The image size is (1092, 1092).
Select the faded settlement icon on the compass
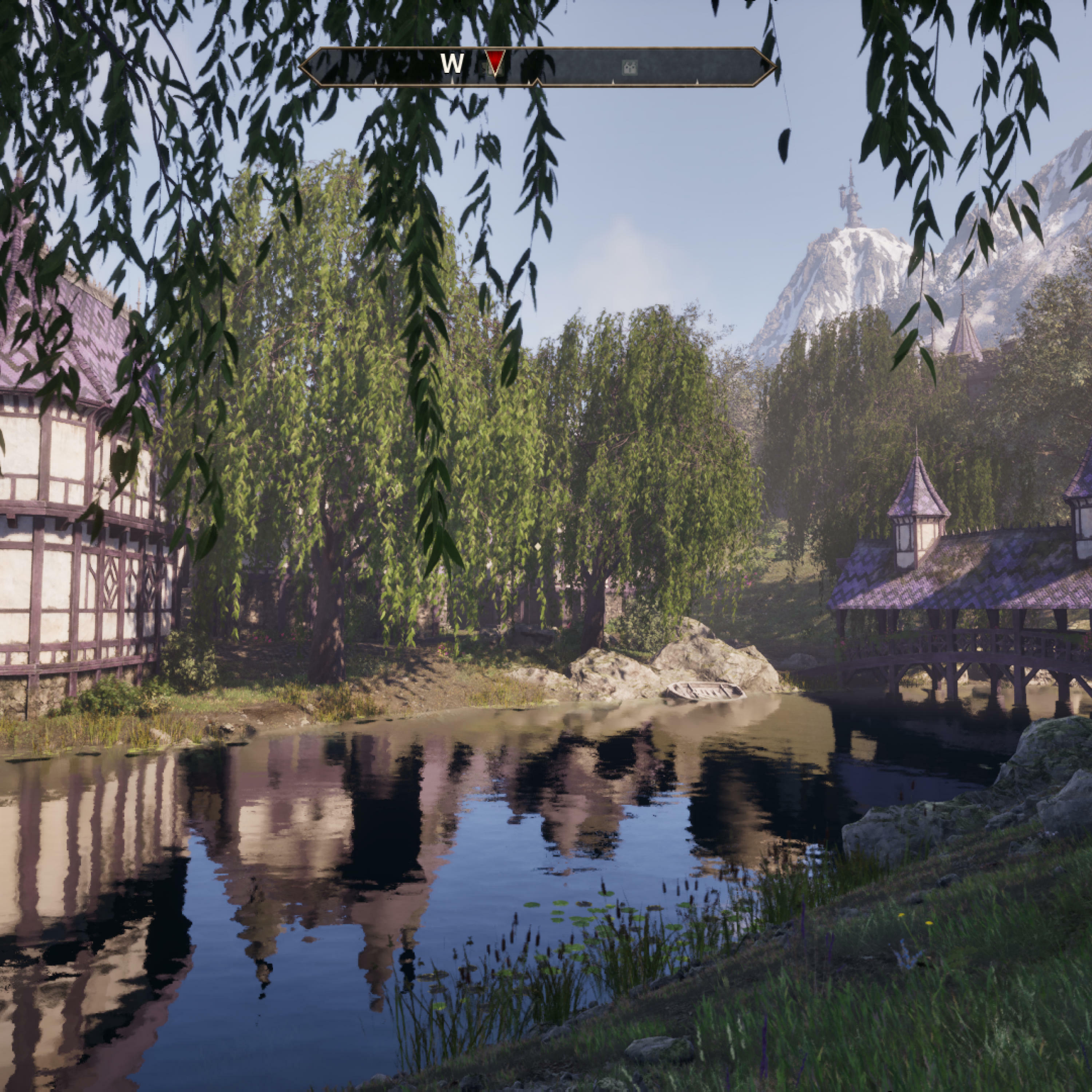point(630,68)
